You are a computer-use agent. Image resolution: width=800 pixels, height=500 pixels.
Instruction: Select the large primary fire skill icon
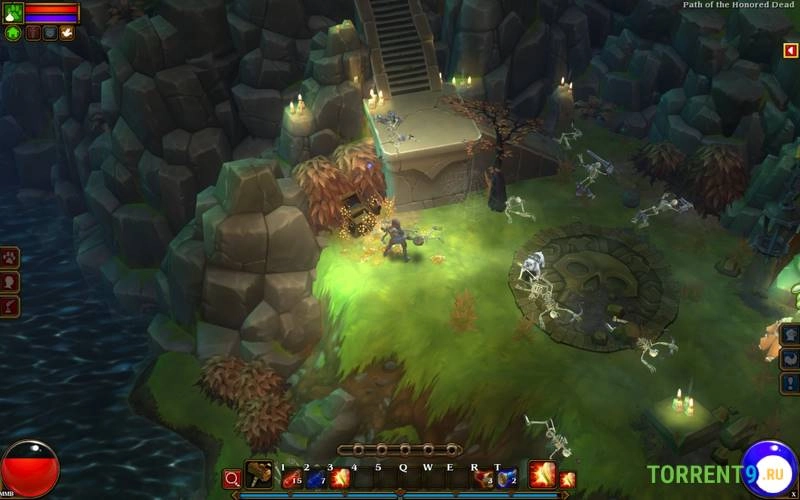542,474
